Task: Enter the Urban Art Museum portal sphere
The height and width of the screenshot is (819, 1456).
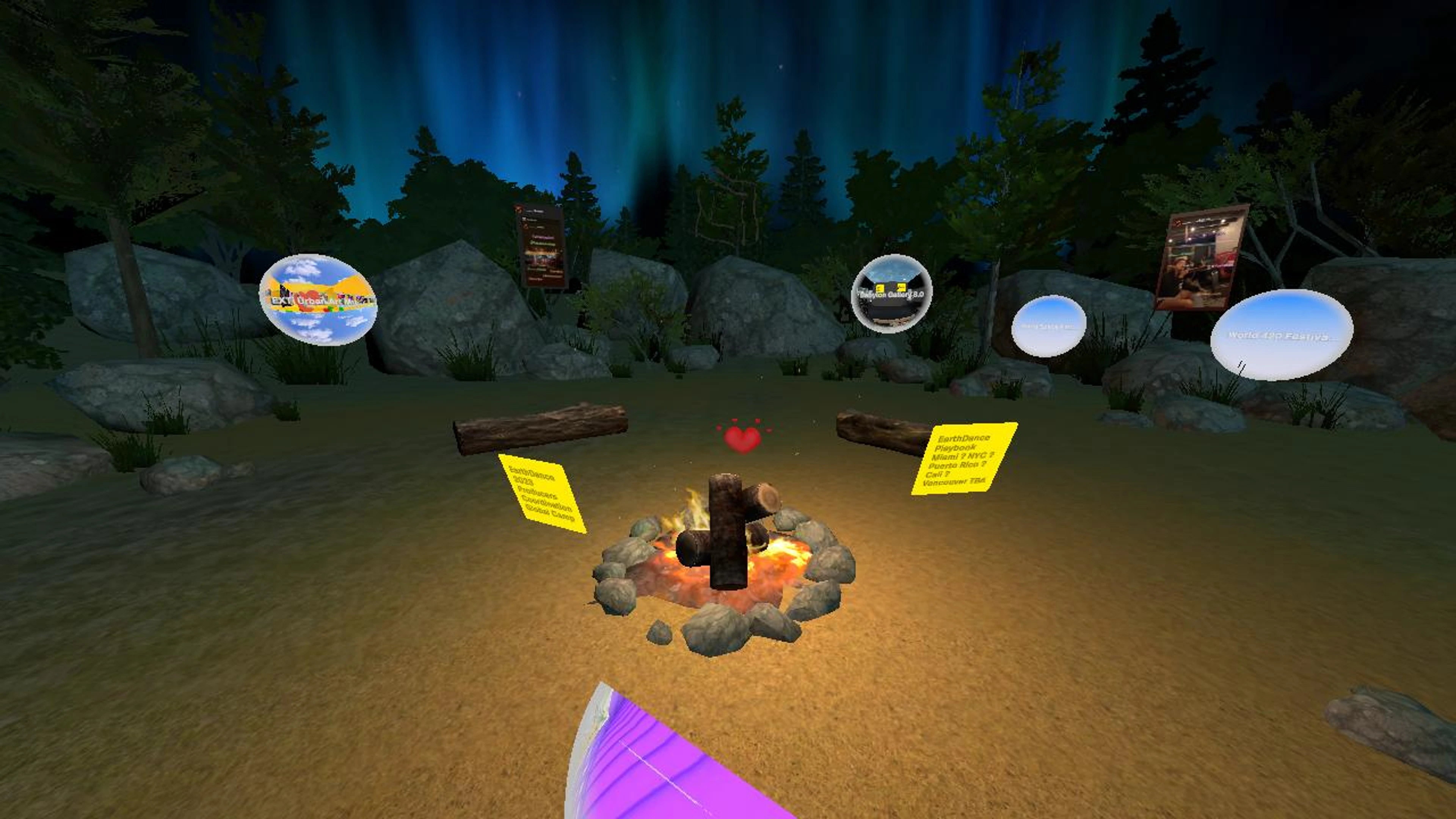Action: tap(318, 299)
